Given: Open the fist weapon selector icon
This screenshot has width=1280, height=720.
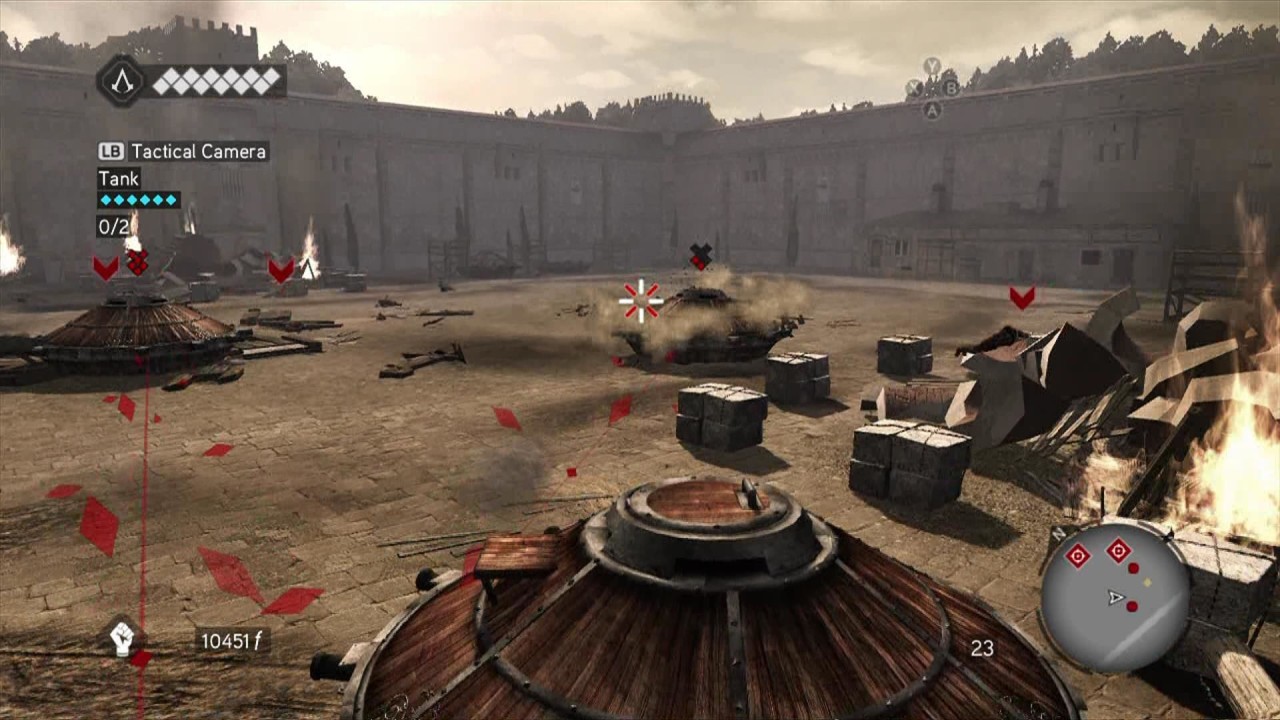Looking at the screenshot, I should coord(122,637).
